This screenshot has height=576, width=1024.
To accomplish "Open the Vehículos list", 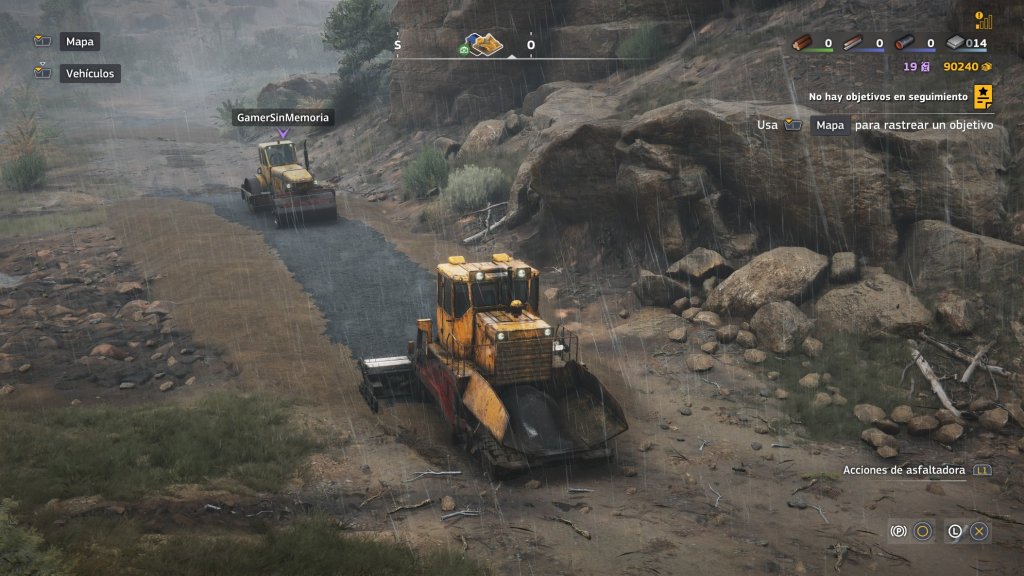I will [90, 73].
